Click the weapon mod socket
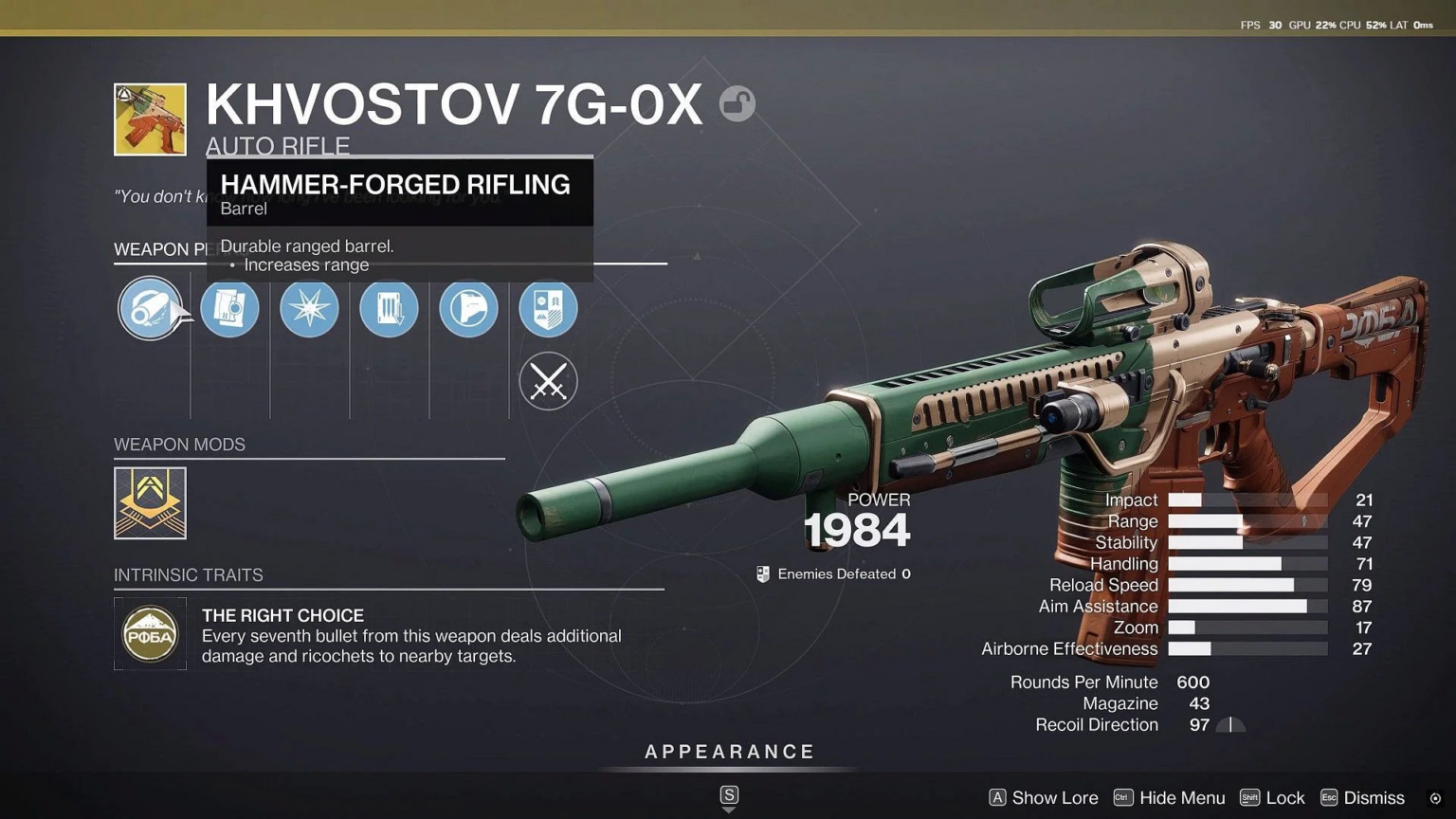Screen dimensions: 1456x819 coord(150,503)
